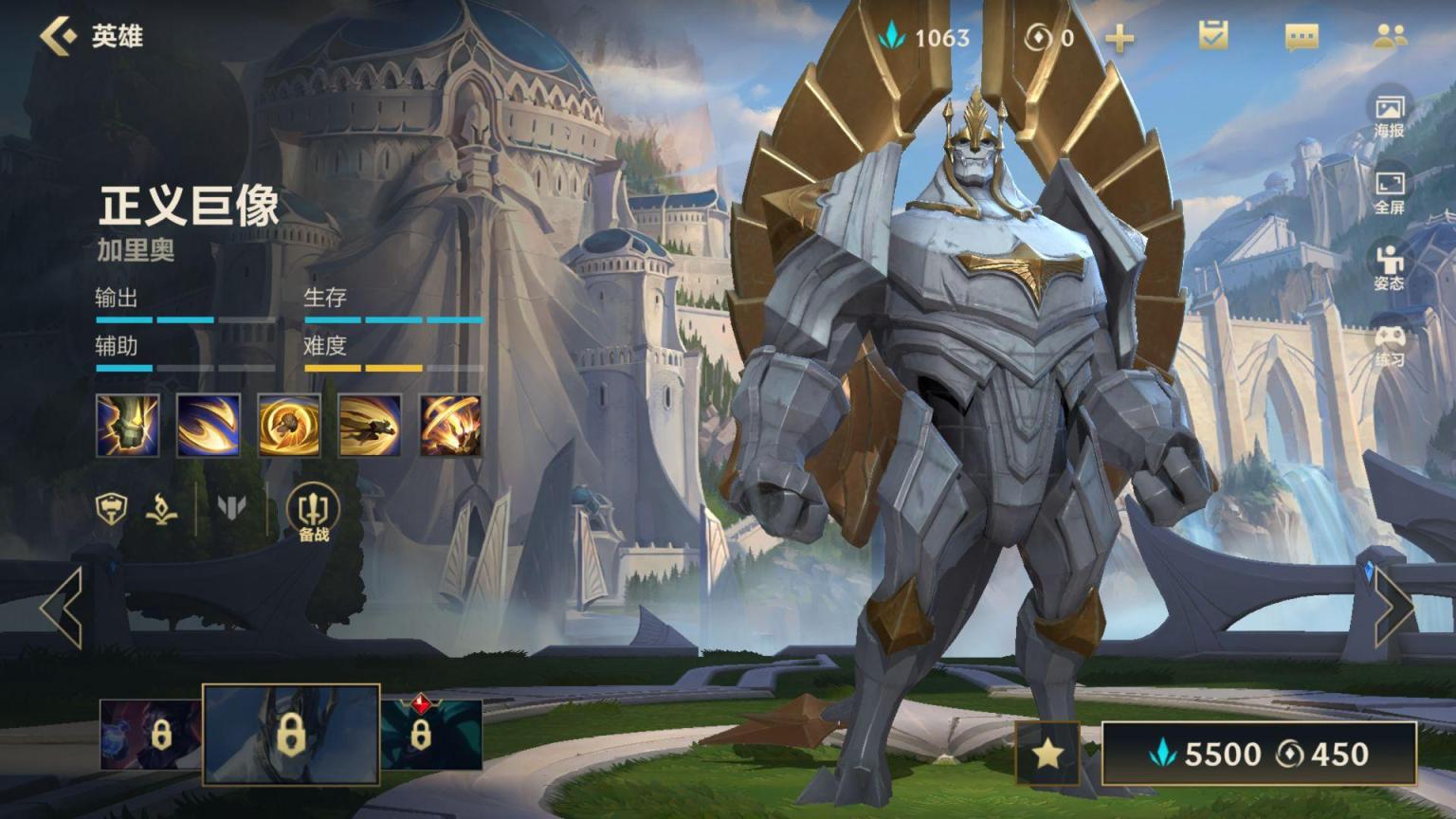The width and height of the screenshot is (1456, 819).
Task: Add currency with the gold plus button
Action: point(1119,38)
